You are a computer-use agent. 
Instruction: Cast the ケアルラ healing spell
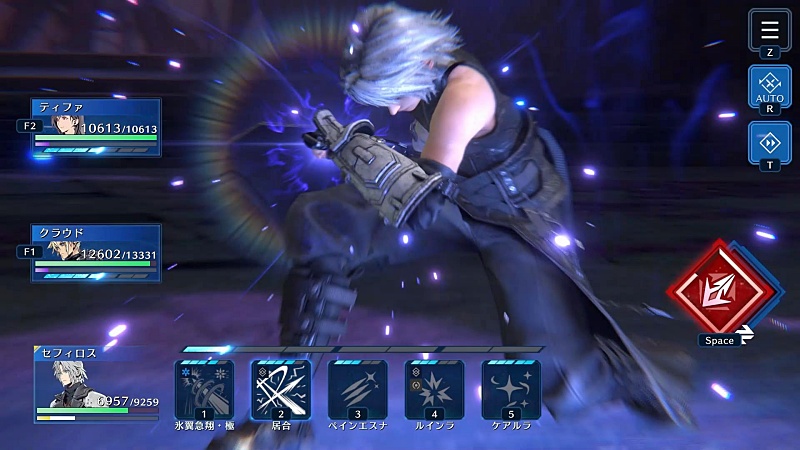511,389
